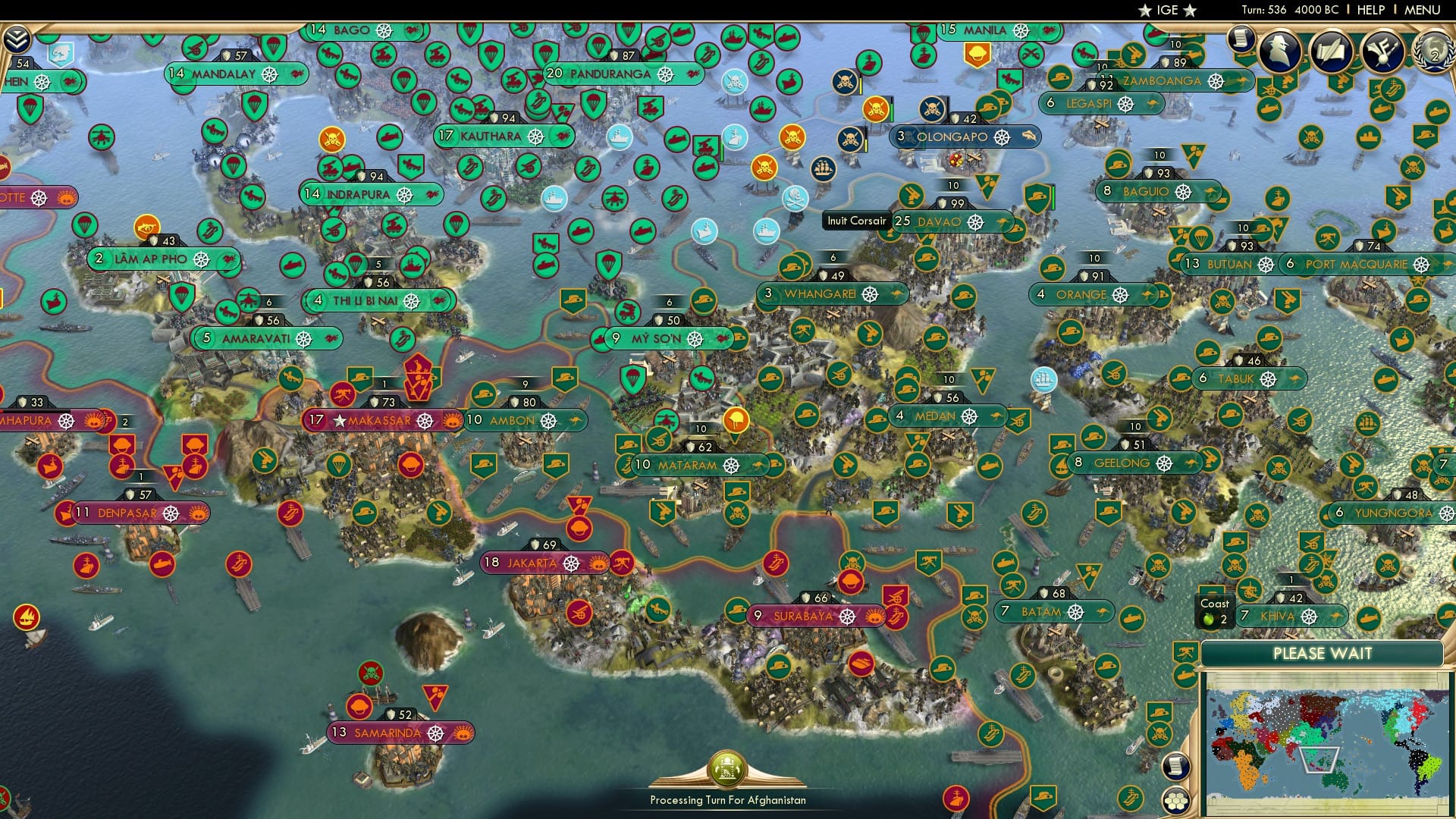
Task: Open the MENU in the top bar
Action: (x=1429, y=10)
